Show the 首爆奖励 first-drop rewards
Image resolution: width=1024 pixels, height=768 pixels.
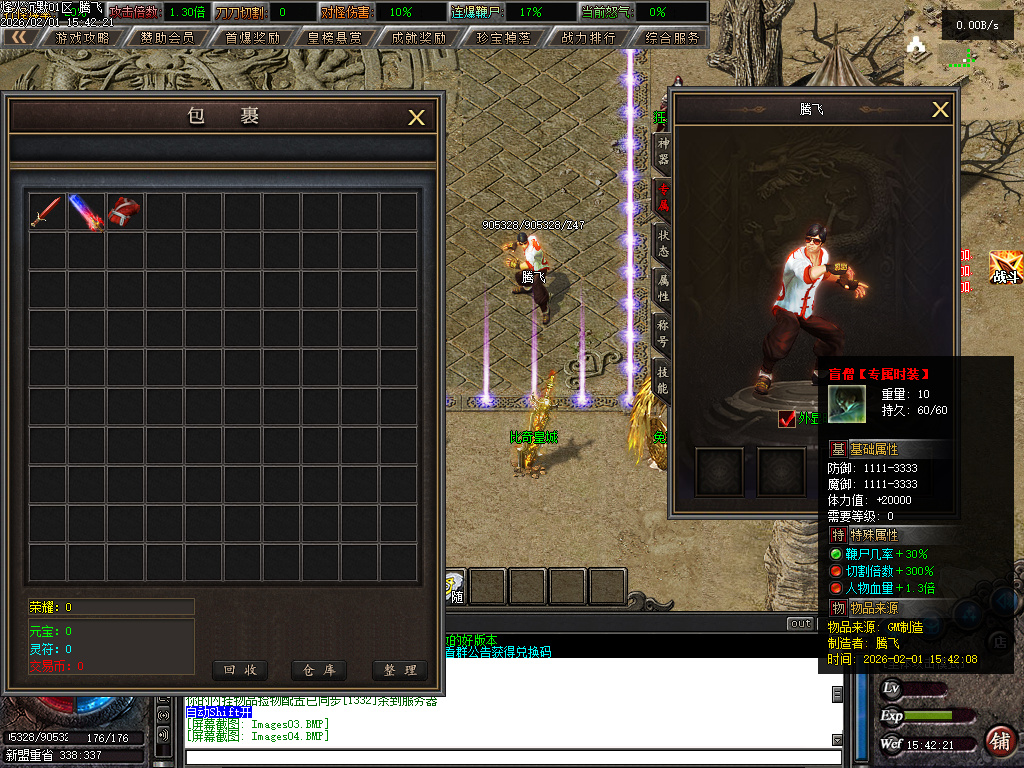click(252, 37)
